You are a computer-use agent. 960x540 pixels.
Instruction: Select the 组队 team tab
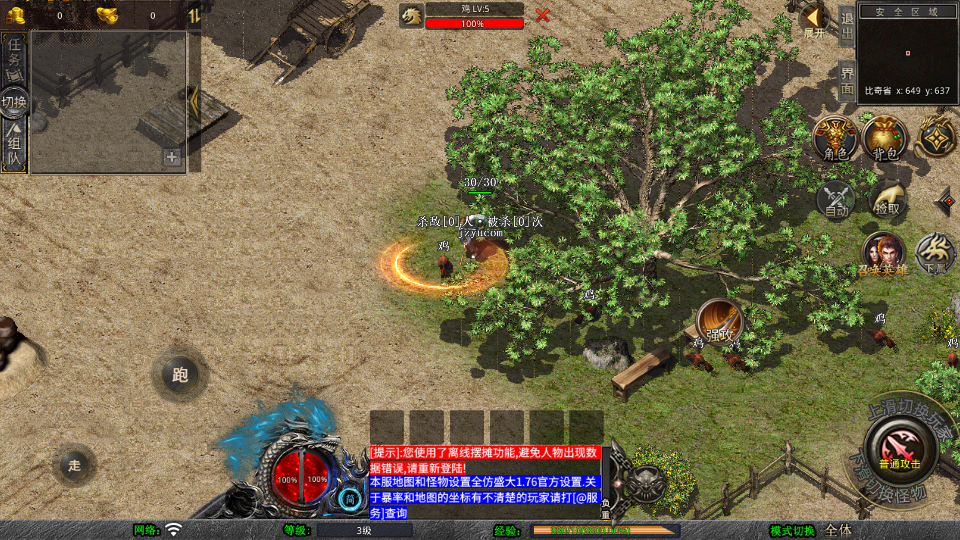click(14, 147)
